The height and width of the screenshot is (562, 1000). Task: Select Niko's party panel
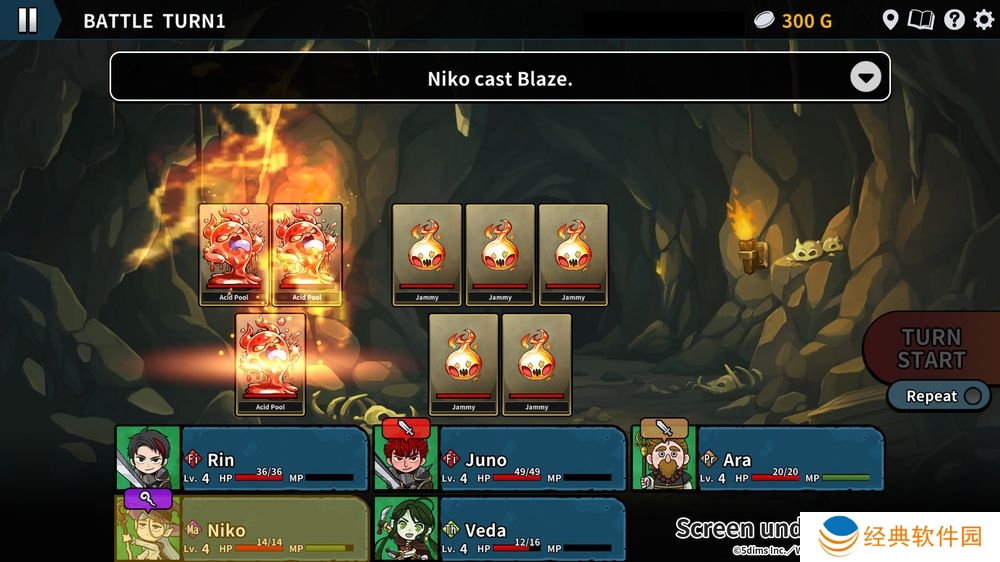242,530
